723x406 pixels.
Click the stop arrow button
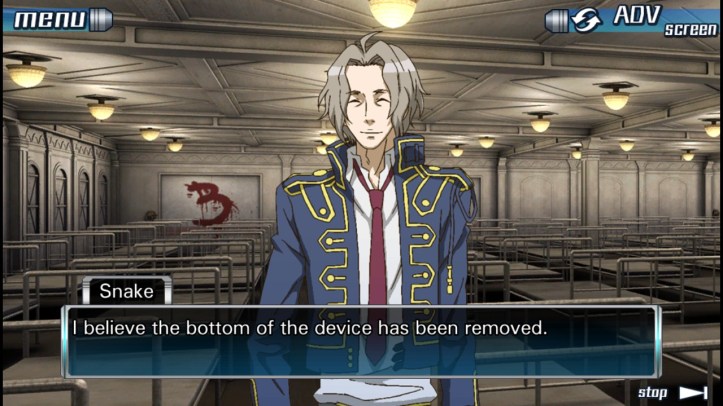(673, 392)
